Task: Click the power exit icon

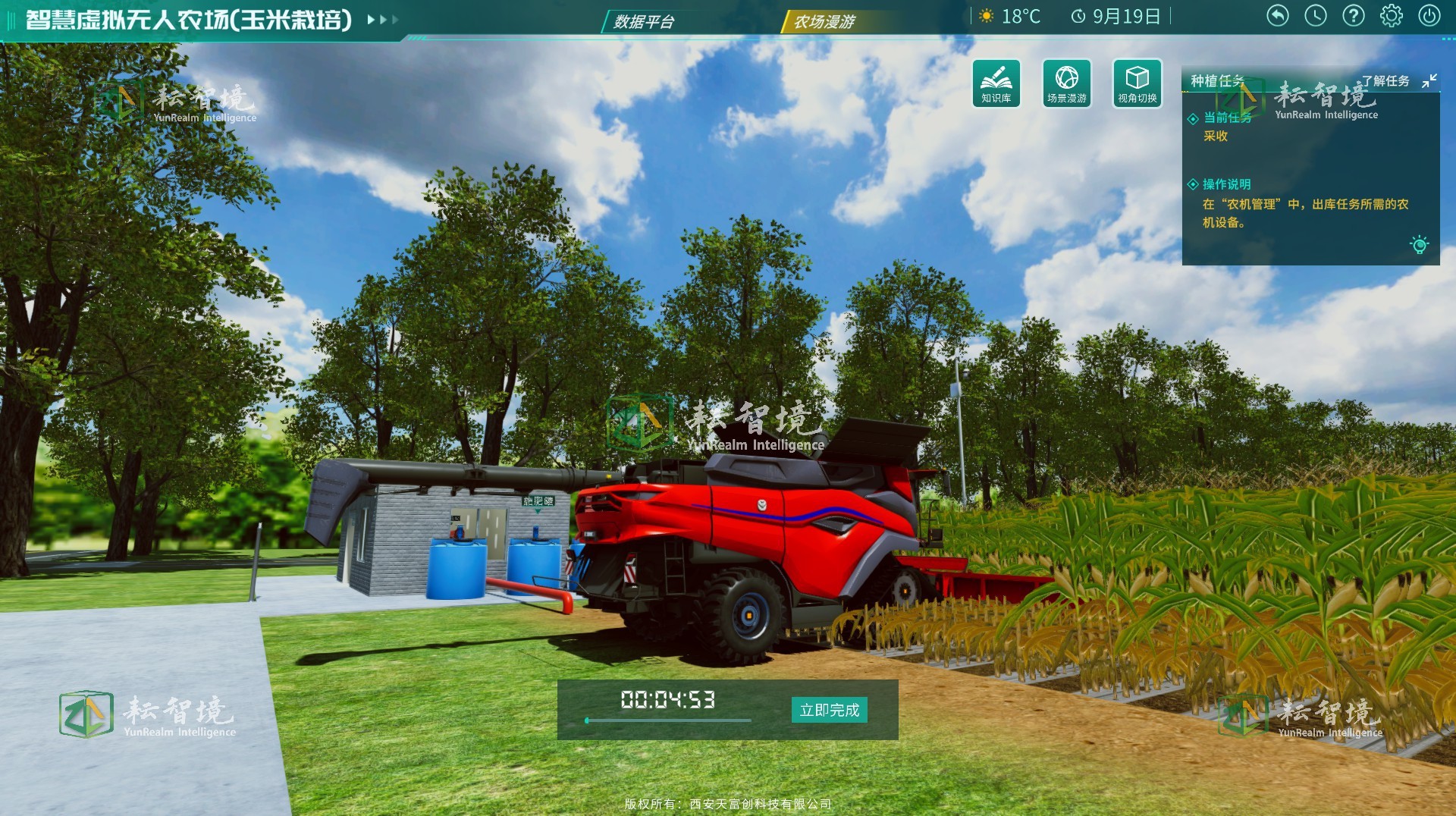Action: pos(1429,16)
